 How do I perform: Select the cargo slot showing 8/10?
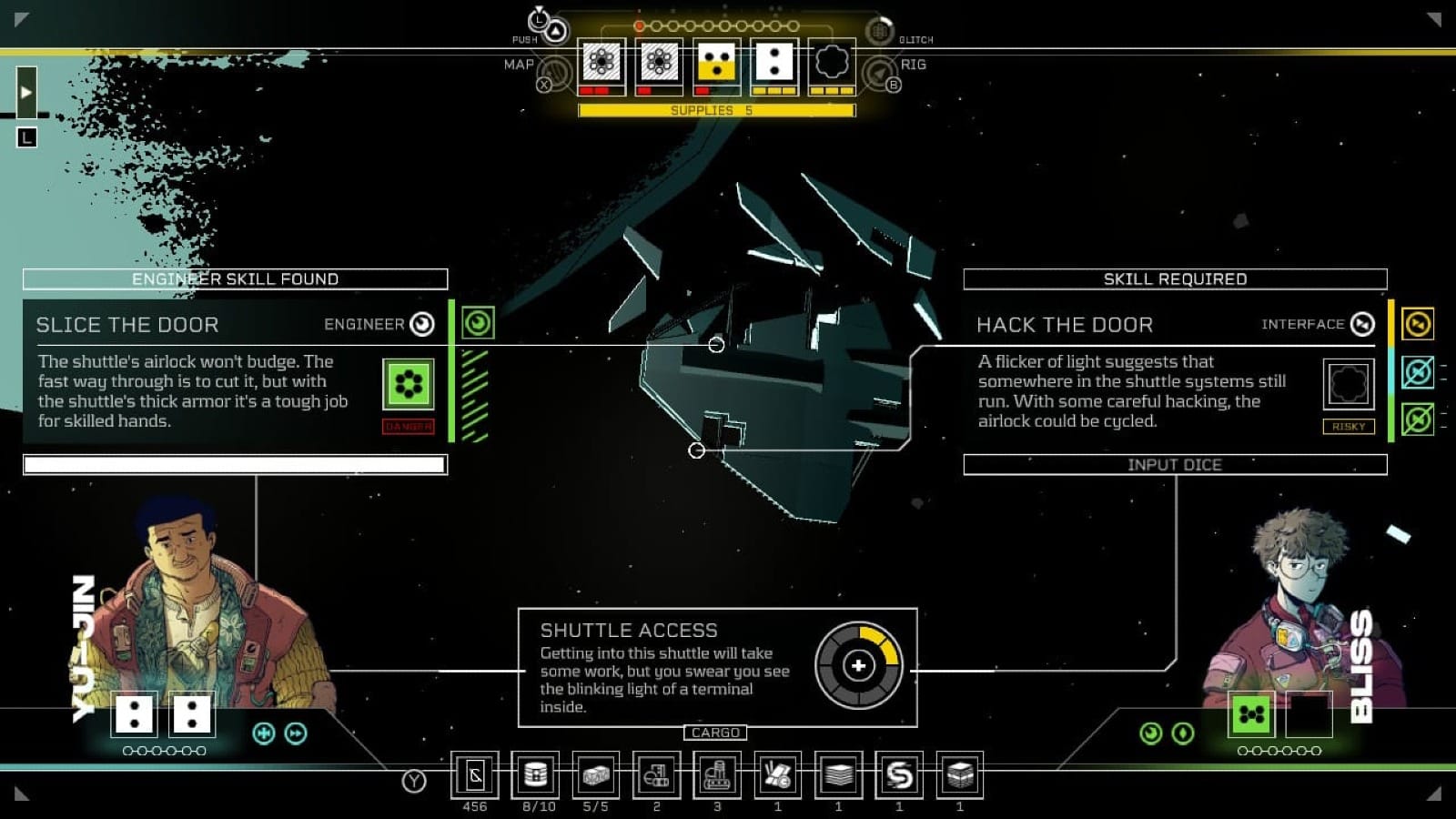536,775
